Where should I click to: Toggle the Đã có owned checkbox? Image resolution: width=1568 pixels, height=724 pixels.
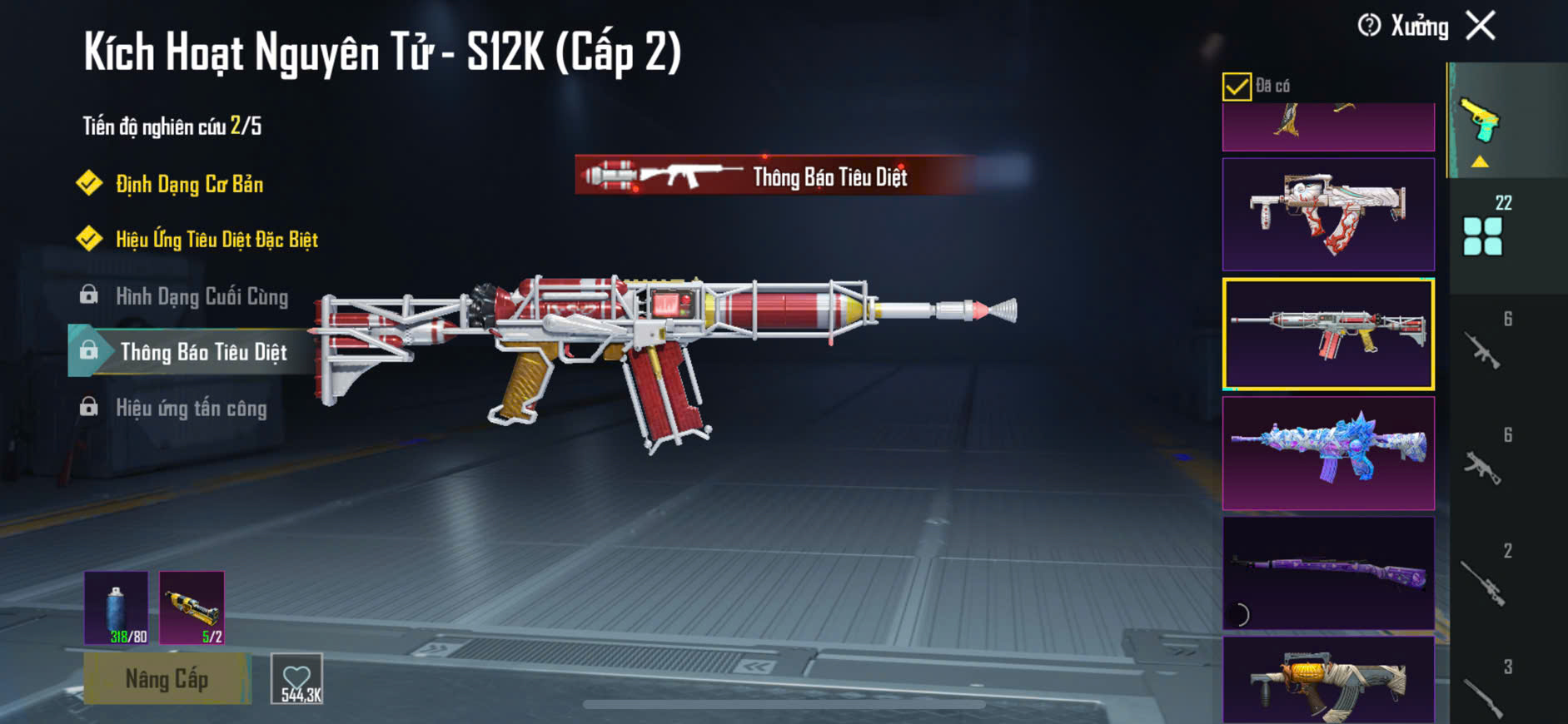point(1237,87)
